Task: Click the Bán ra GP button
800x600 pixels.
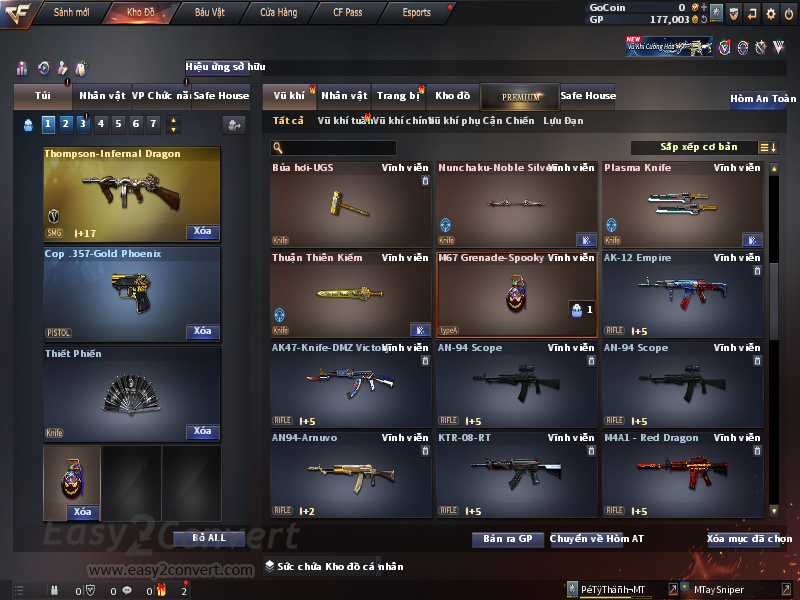Action: (507, 539)
